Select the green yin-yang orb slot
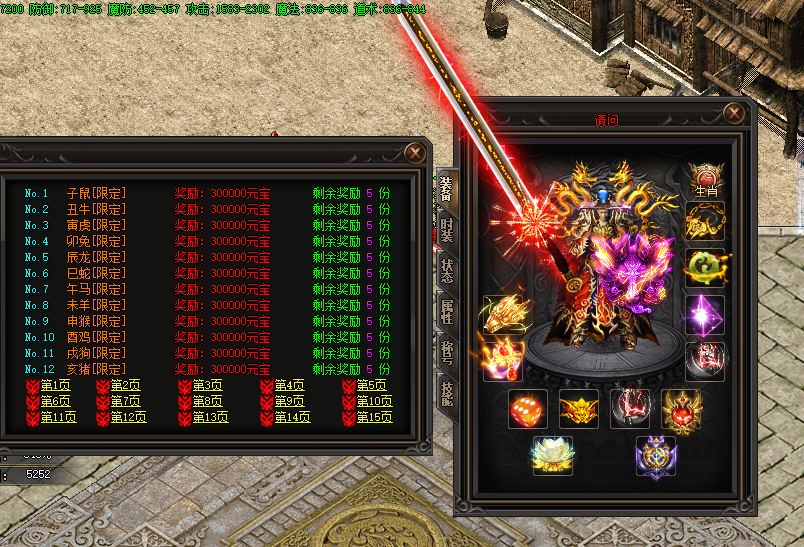804x547 pixels. click(705, 268)
